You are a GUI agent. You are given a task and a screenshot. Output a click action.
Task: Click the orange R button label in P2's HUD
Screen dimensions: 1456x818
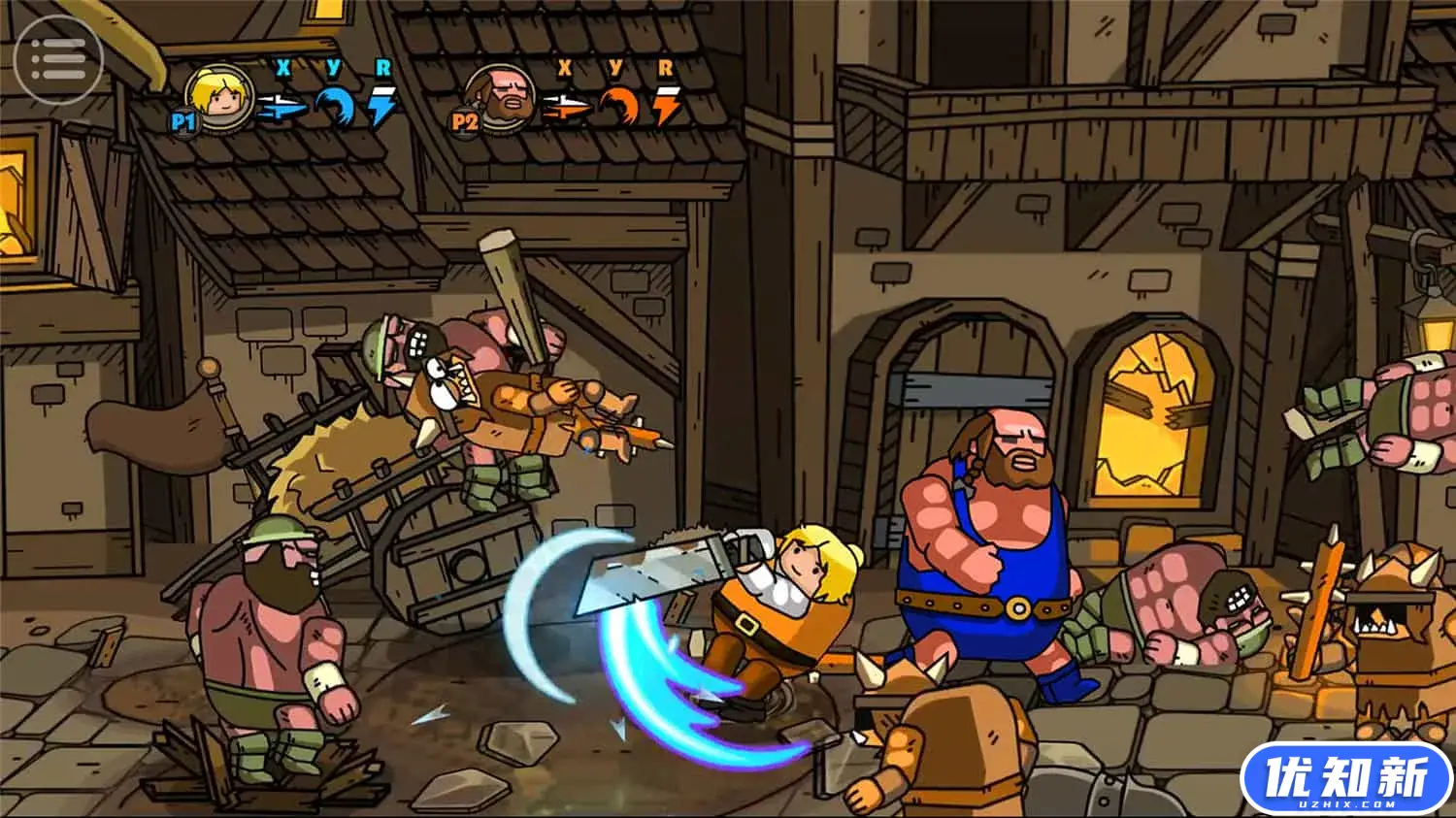click(x=665, y=66)
